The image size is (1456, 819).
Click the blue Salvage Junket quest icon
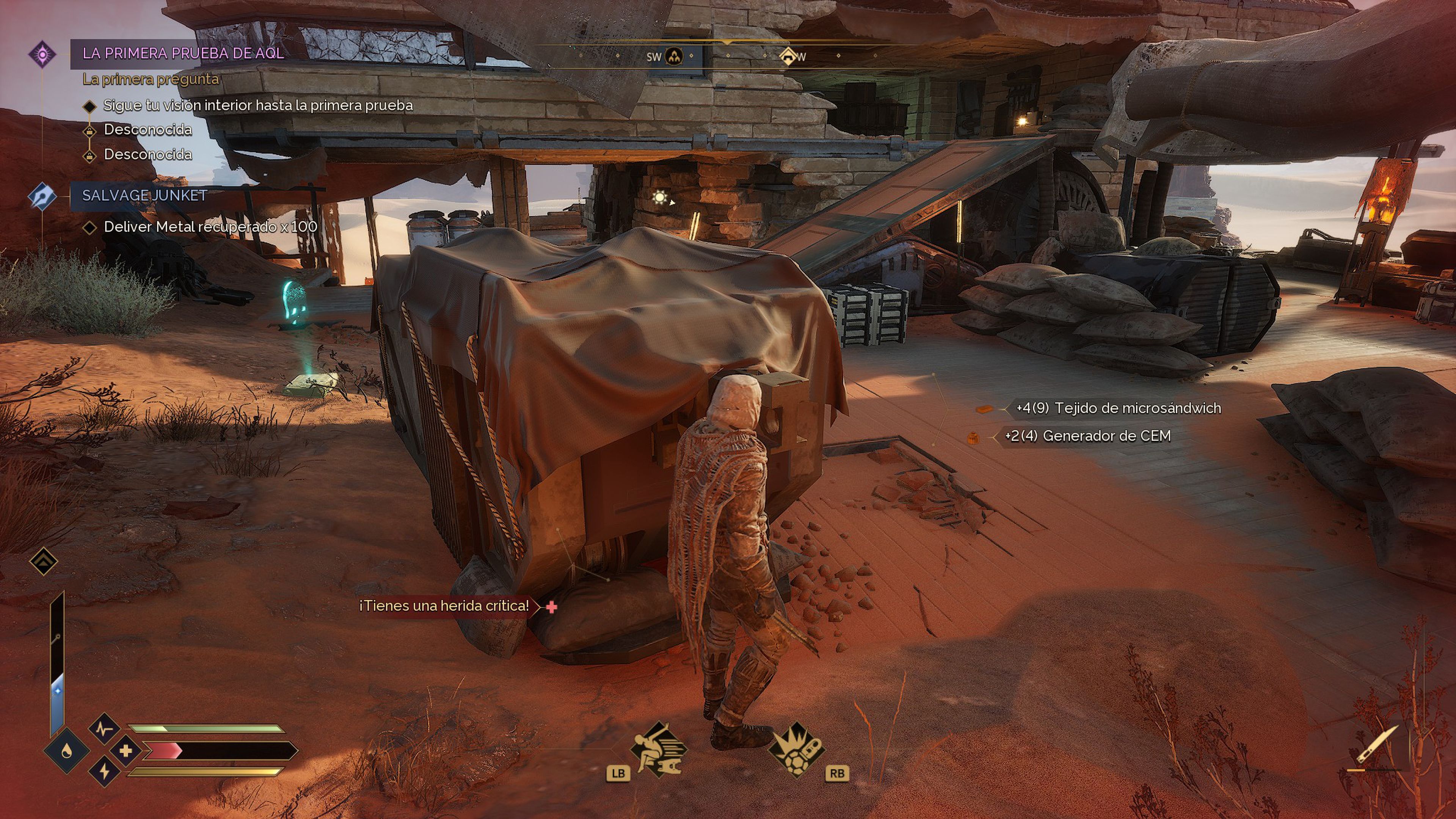tap(42, 197)
